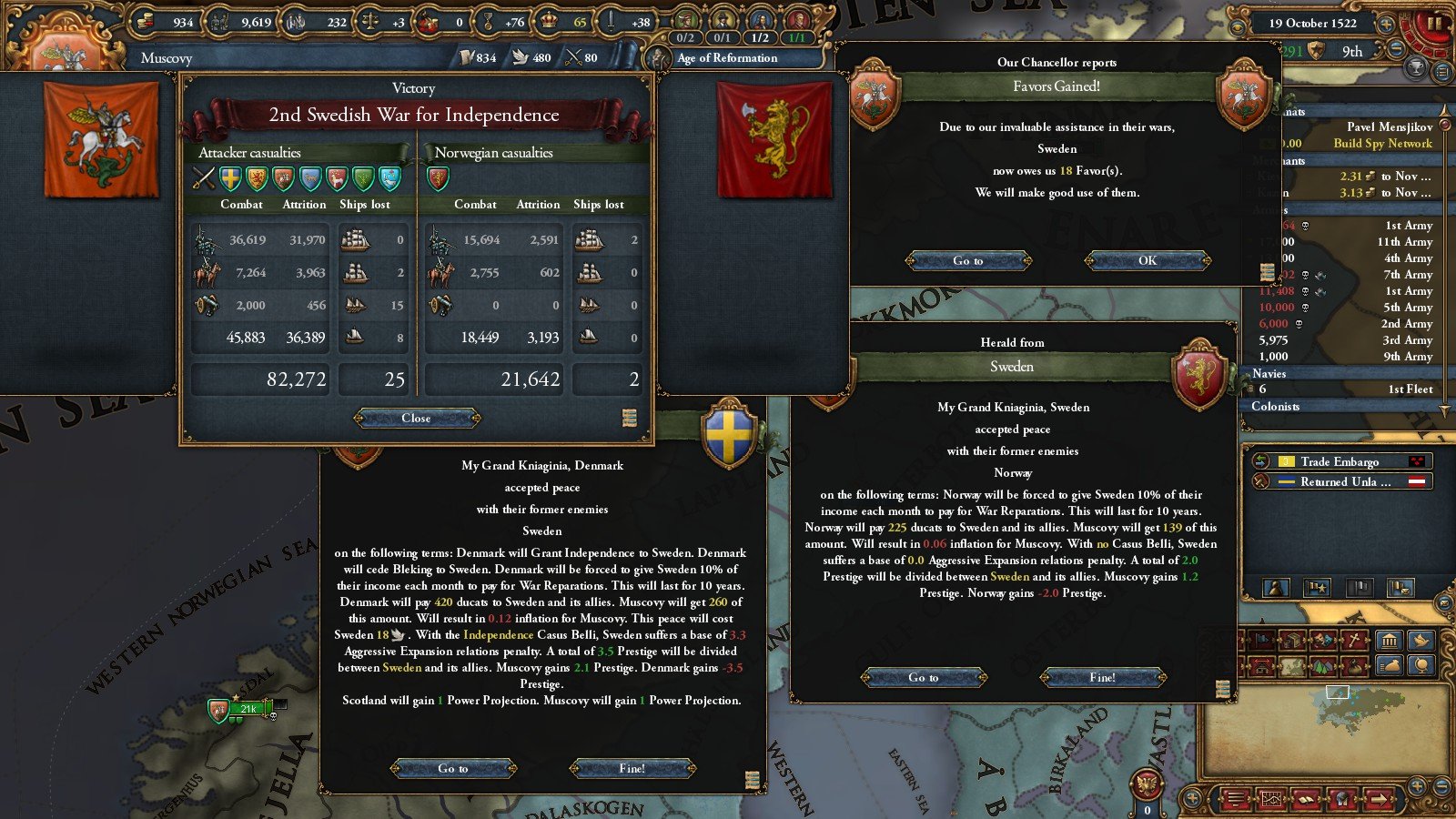Image resolution: width=1456 pixels, height=819 pixels.
Task: Open the Trade Embargo alert
Action: click(1340, 461)
